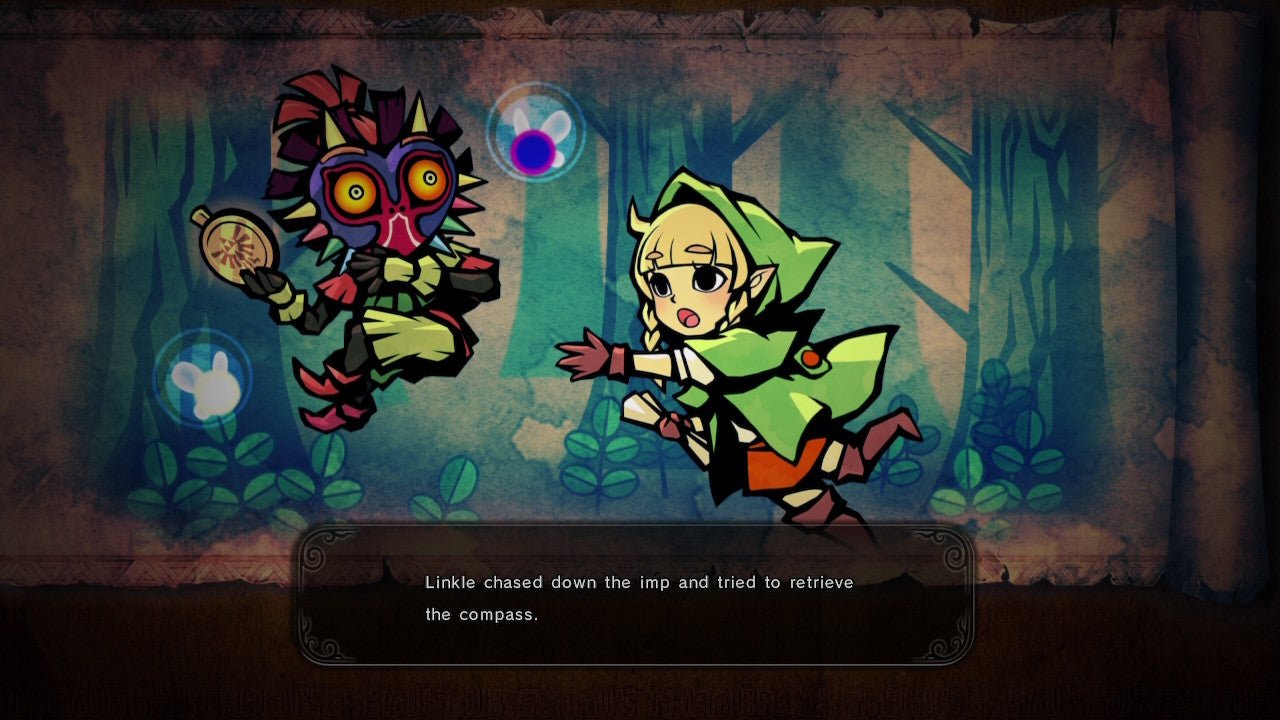Click the phrase 'retrieve' in the narration text
Screen dimensions: 1280x720
(x=821, y=582)
